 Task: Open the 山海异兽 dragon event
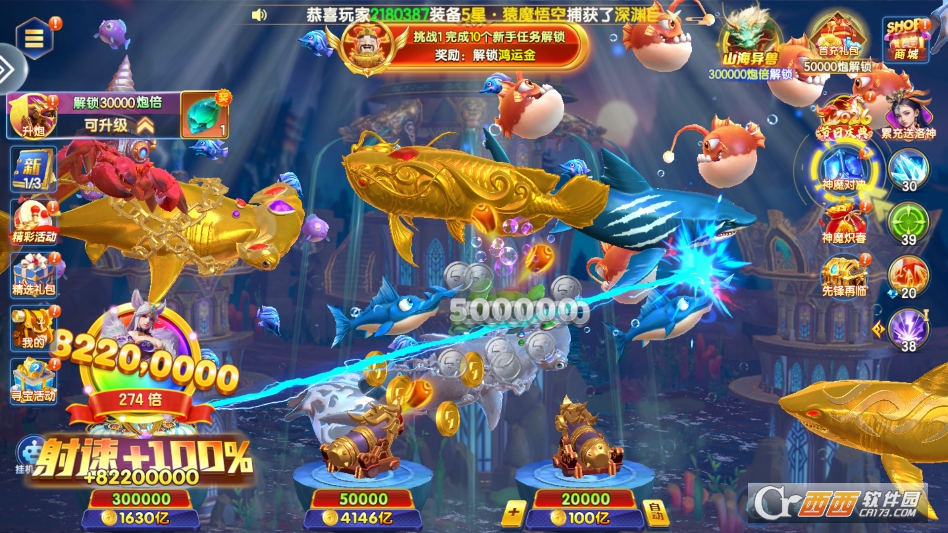coord(751,40)
